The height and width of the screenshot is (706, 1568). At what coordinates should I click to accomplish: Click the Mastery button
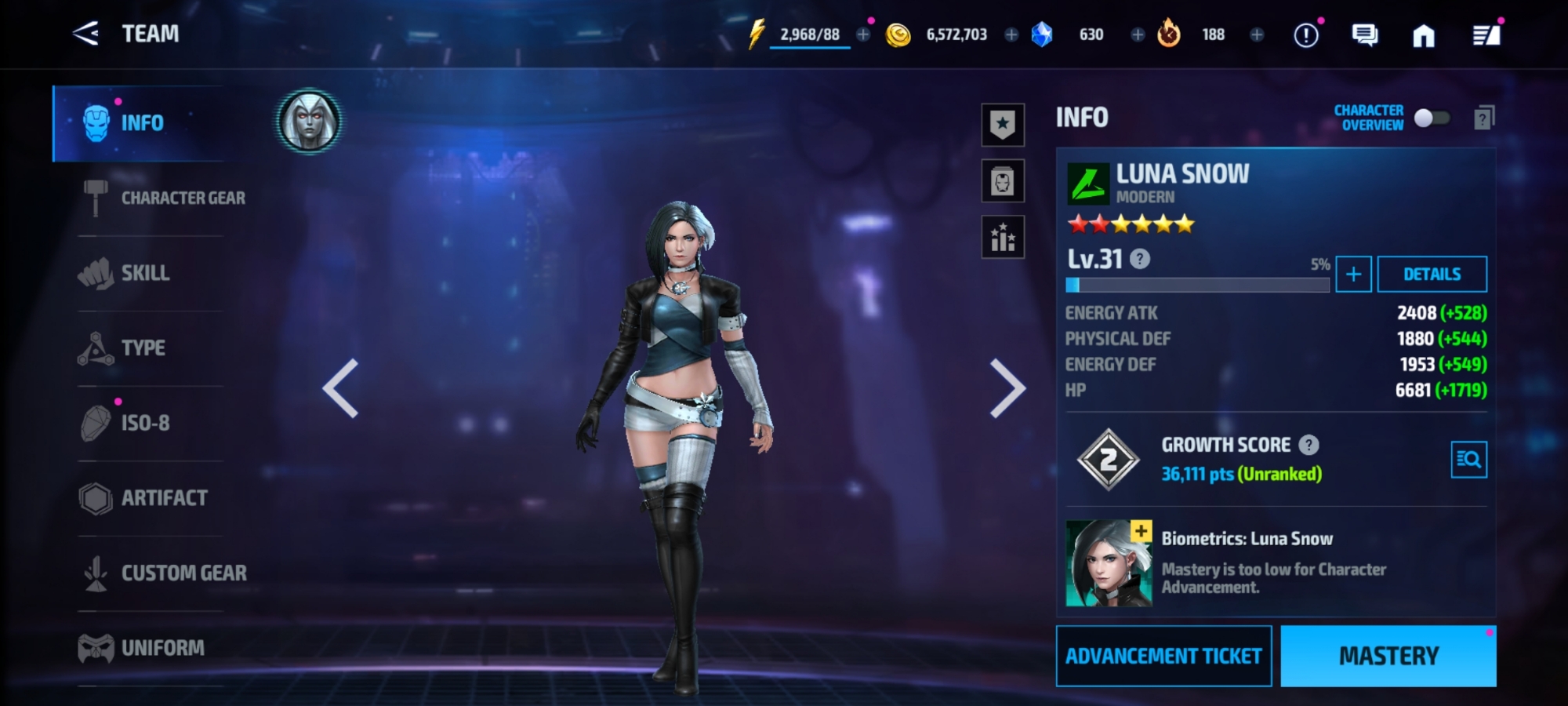1388,656
